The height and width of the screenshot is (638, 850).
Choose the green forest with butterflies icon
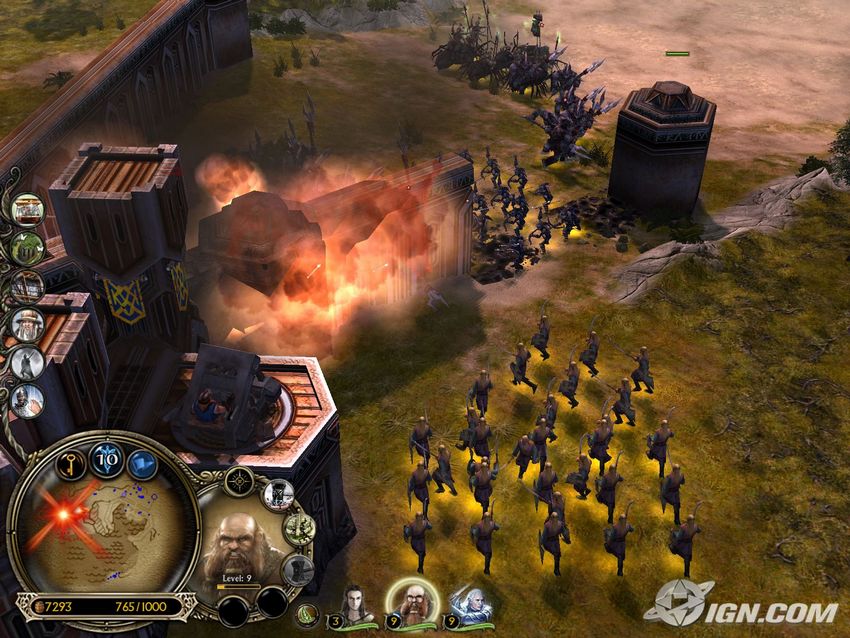pos(27,248)
